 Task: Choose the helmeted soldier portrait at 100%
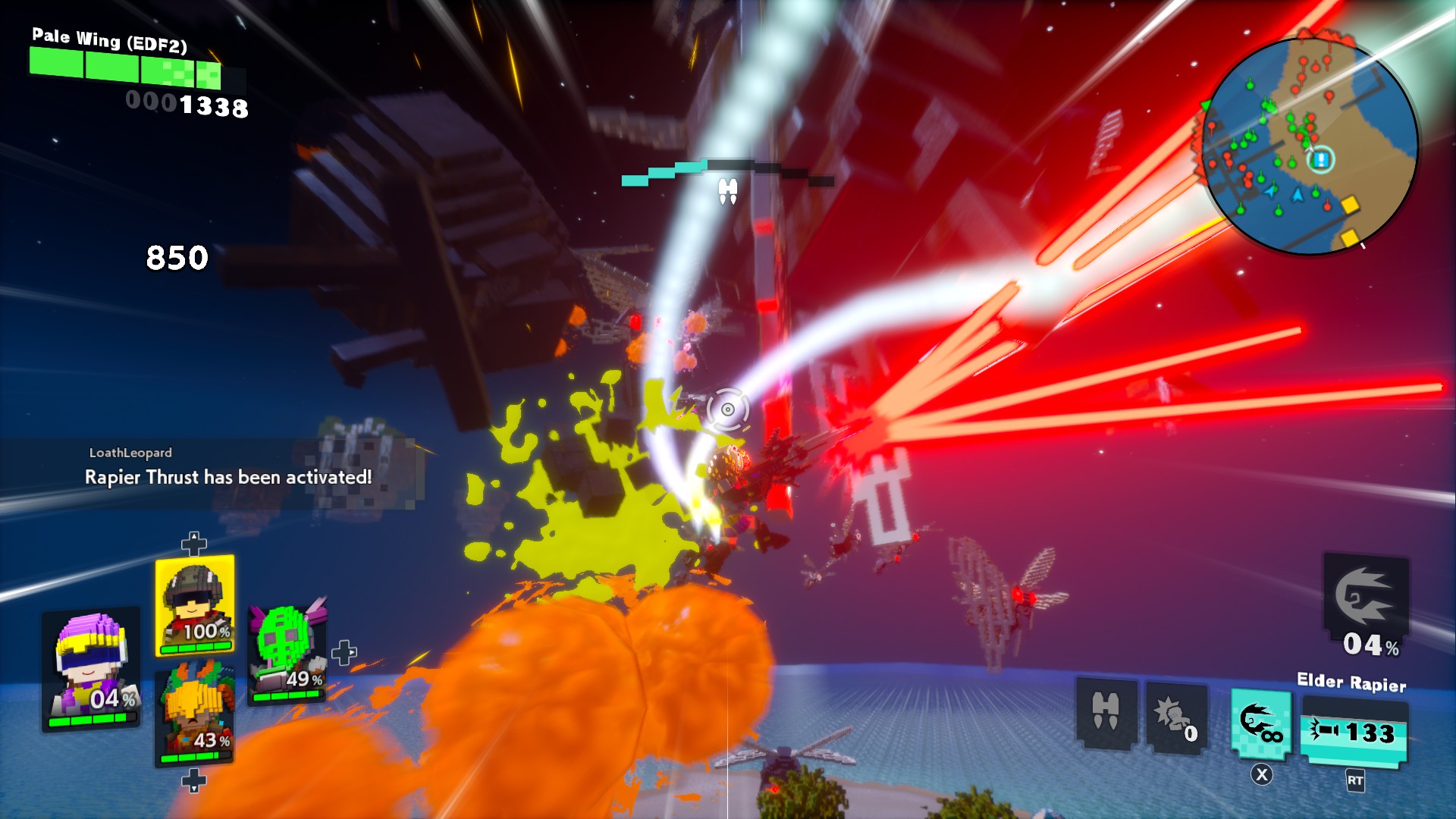click(195, 604)
